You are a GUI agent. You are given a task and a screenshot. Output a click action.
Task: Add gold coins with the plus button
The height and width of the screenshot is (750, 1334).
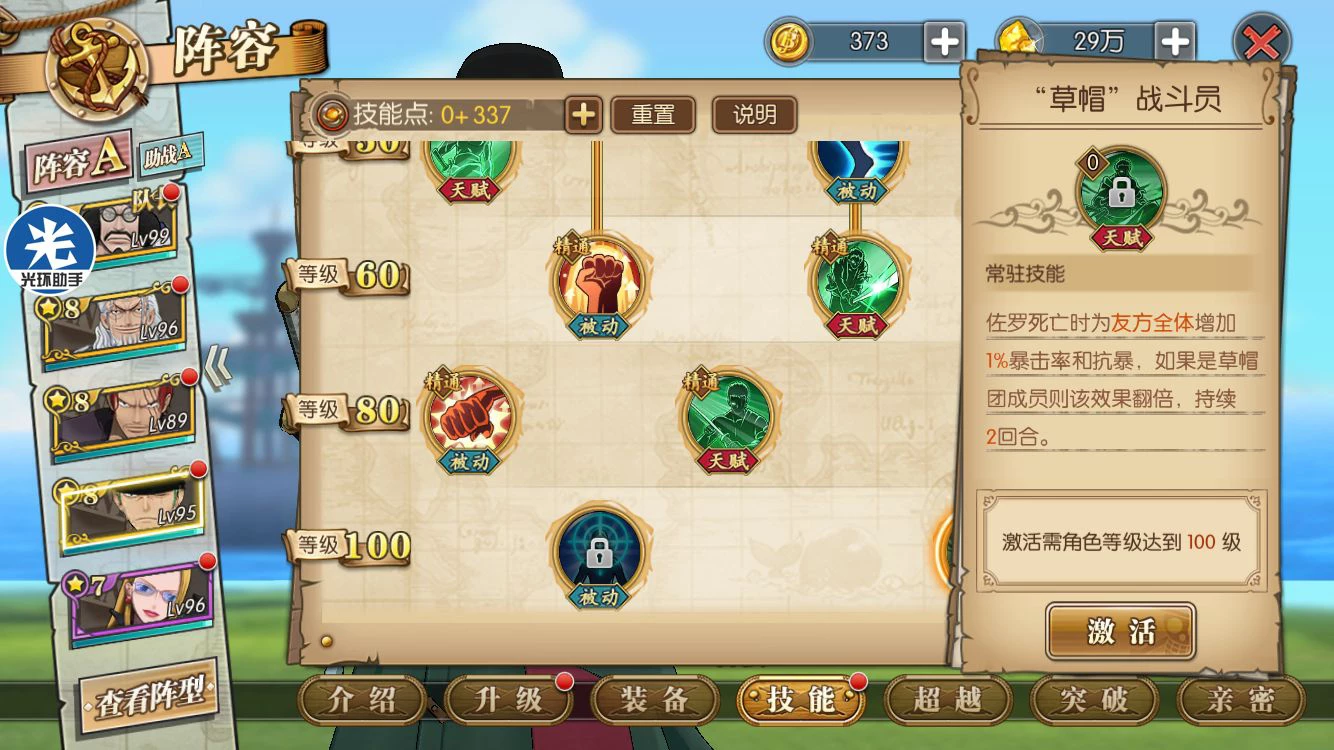coord(945,42)
